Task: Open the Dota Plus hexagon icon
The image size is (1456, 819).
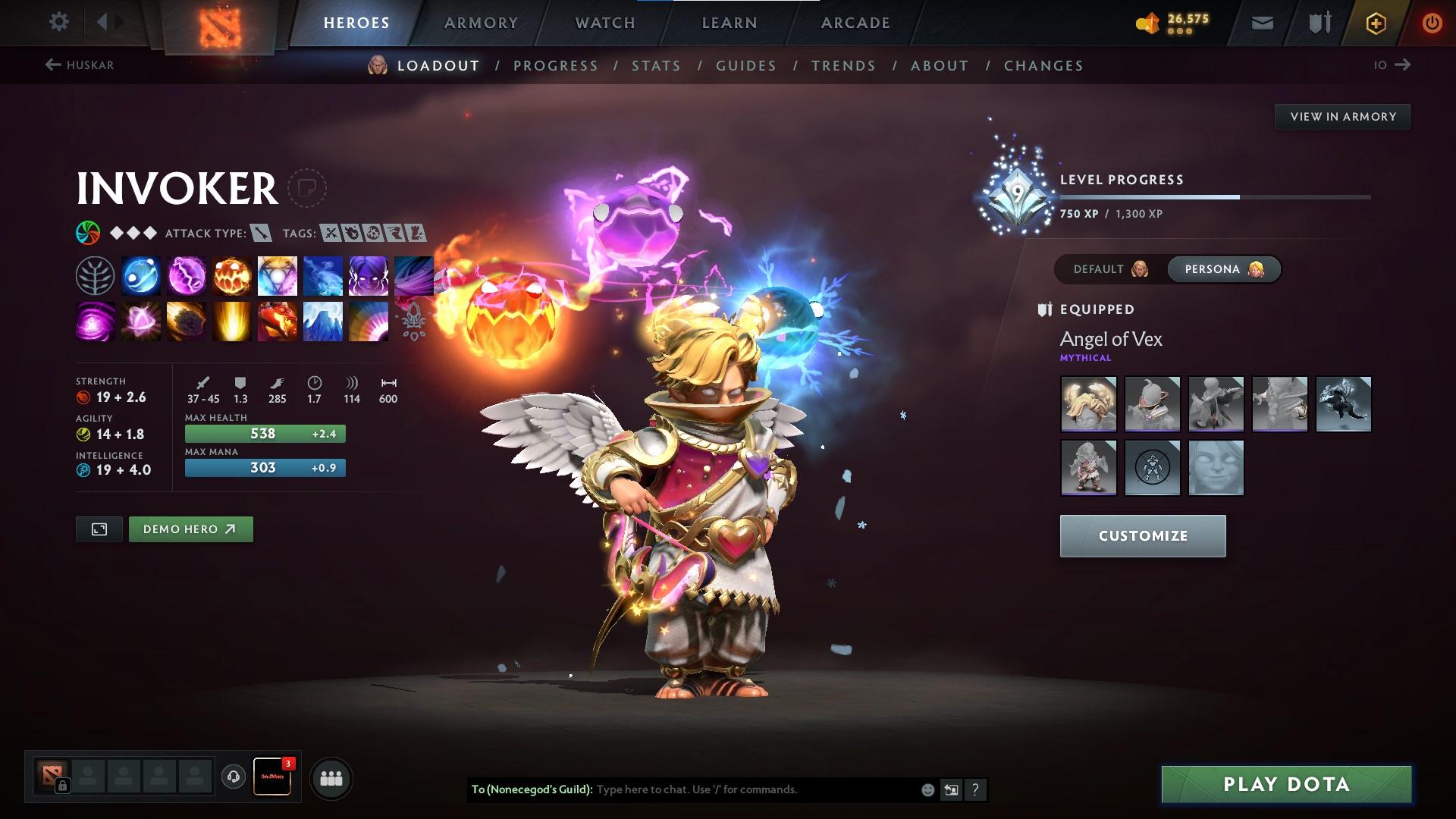Action: [1375, 22]
